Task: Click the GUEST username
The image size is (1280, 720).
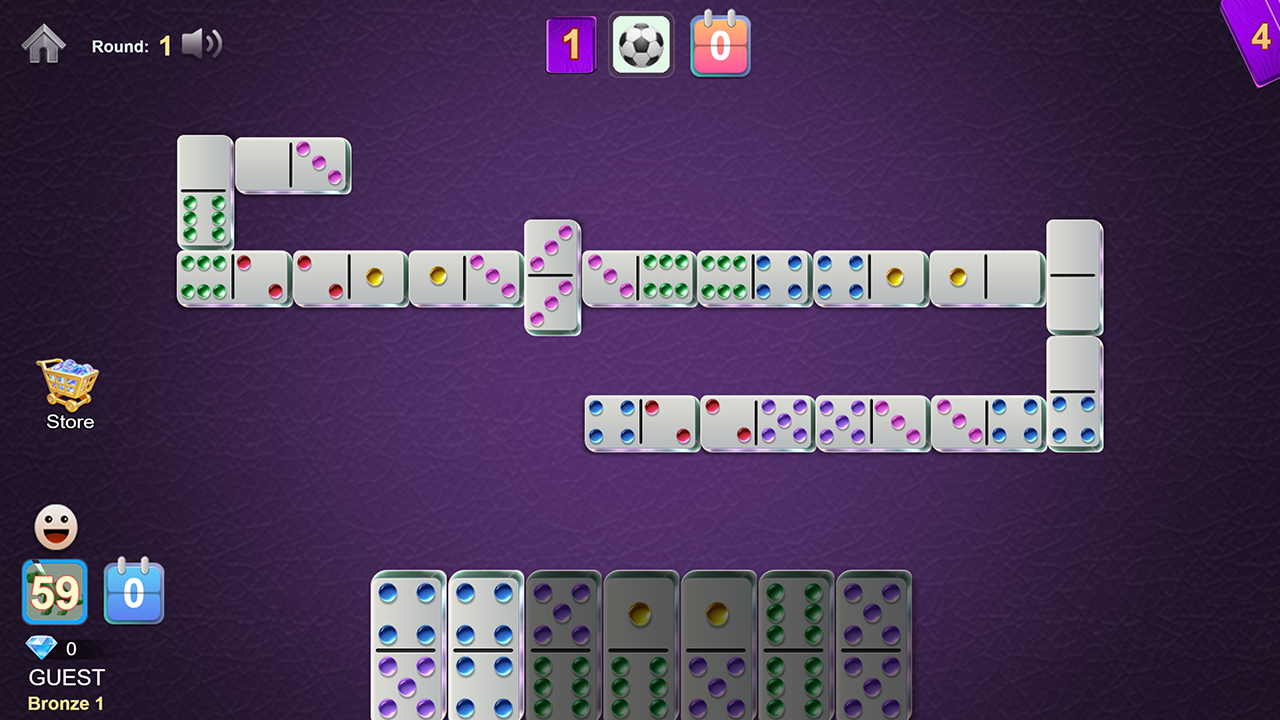Action: 66,677
